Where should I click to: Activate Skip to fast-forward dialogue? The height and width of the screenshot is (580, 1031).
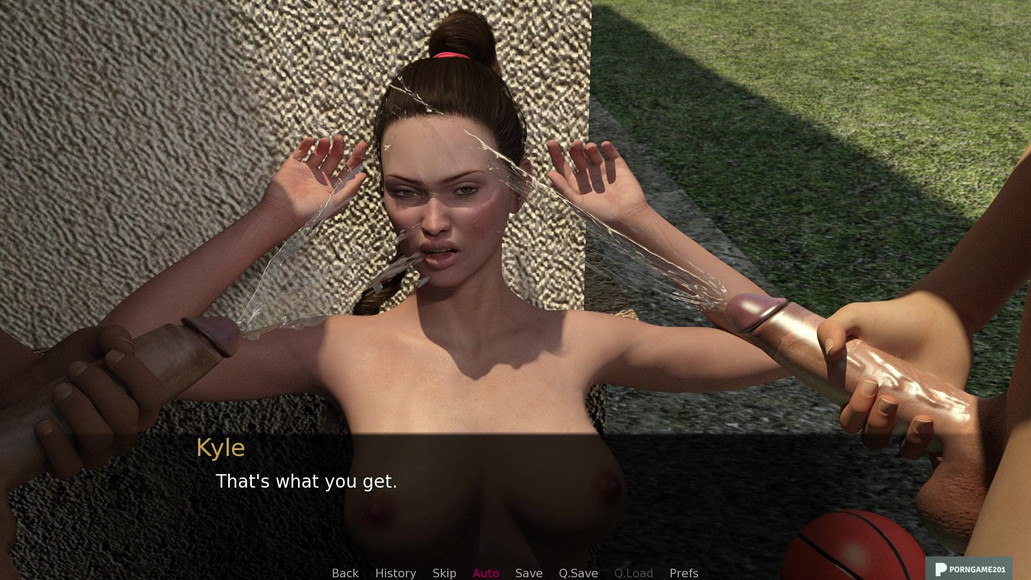(x=444, y=573)
